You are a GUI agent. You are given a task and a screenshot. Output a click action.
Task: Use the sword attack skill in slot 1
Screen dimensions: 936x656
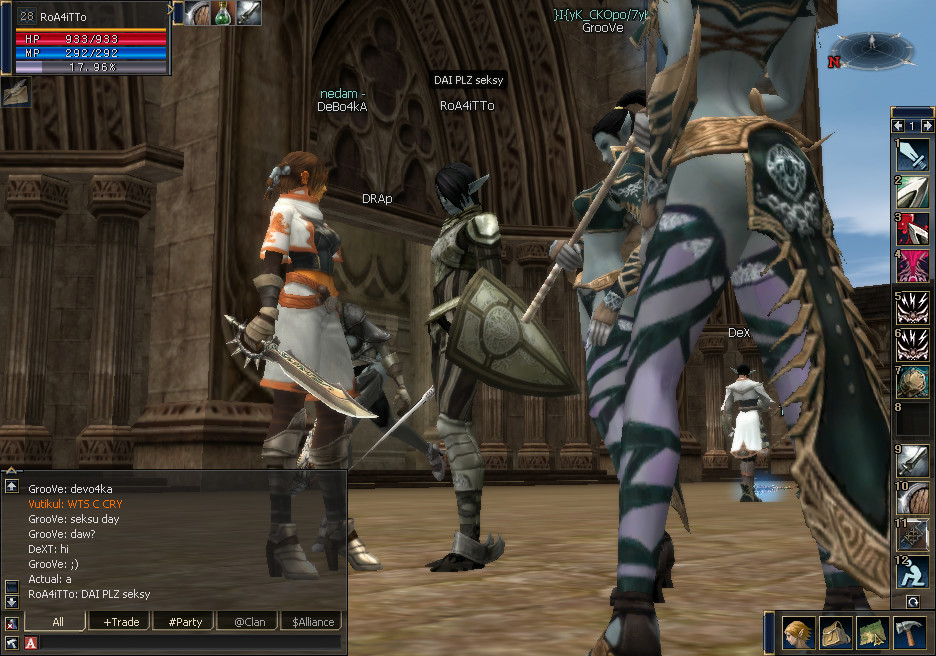tap(912, 155)
